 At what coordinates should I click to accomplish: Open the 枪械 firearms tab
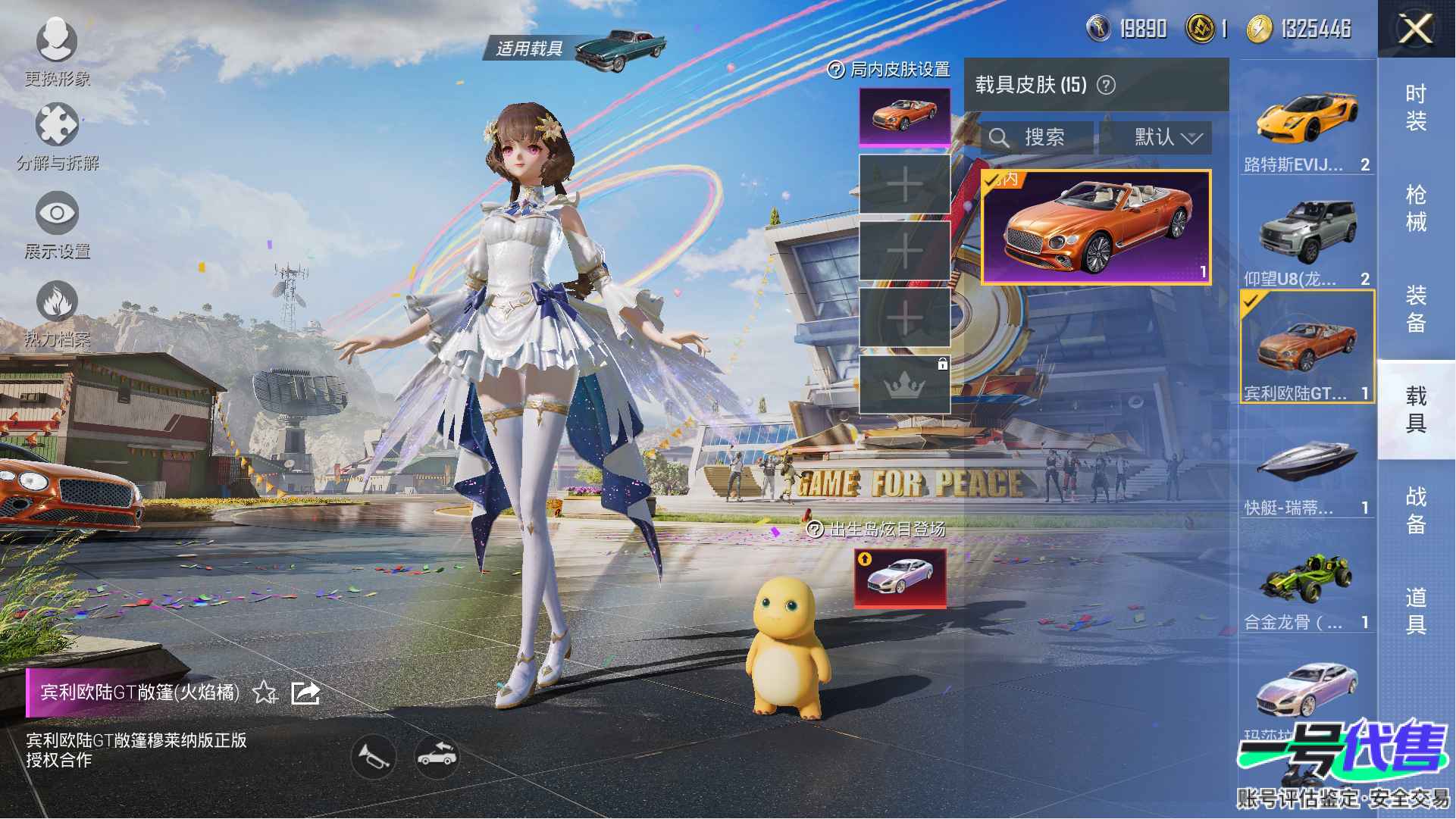pos(1415,208)
